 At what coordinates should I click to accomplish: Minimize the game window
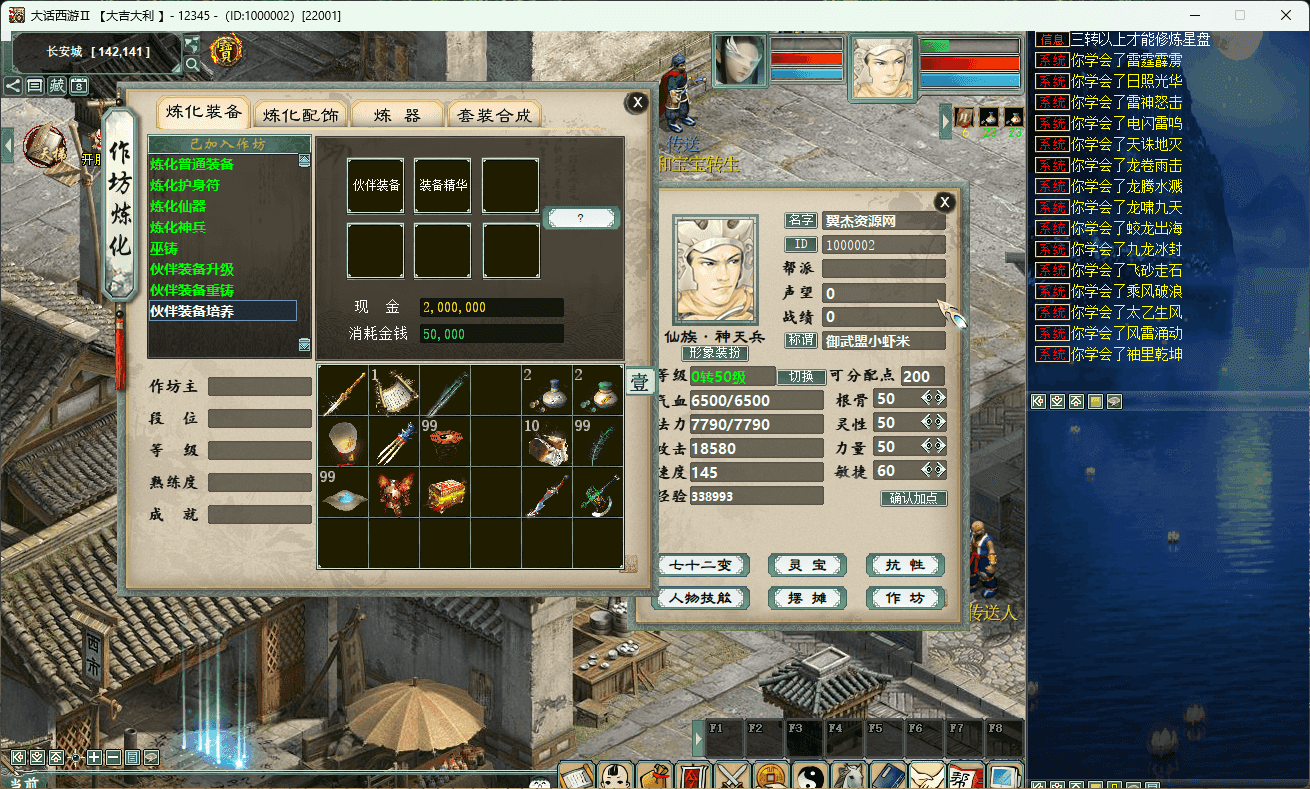(x=1194, y=15)
